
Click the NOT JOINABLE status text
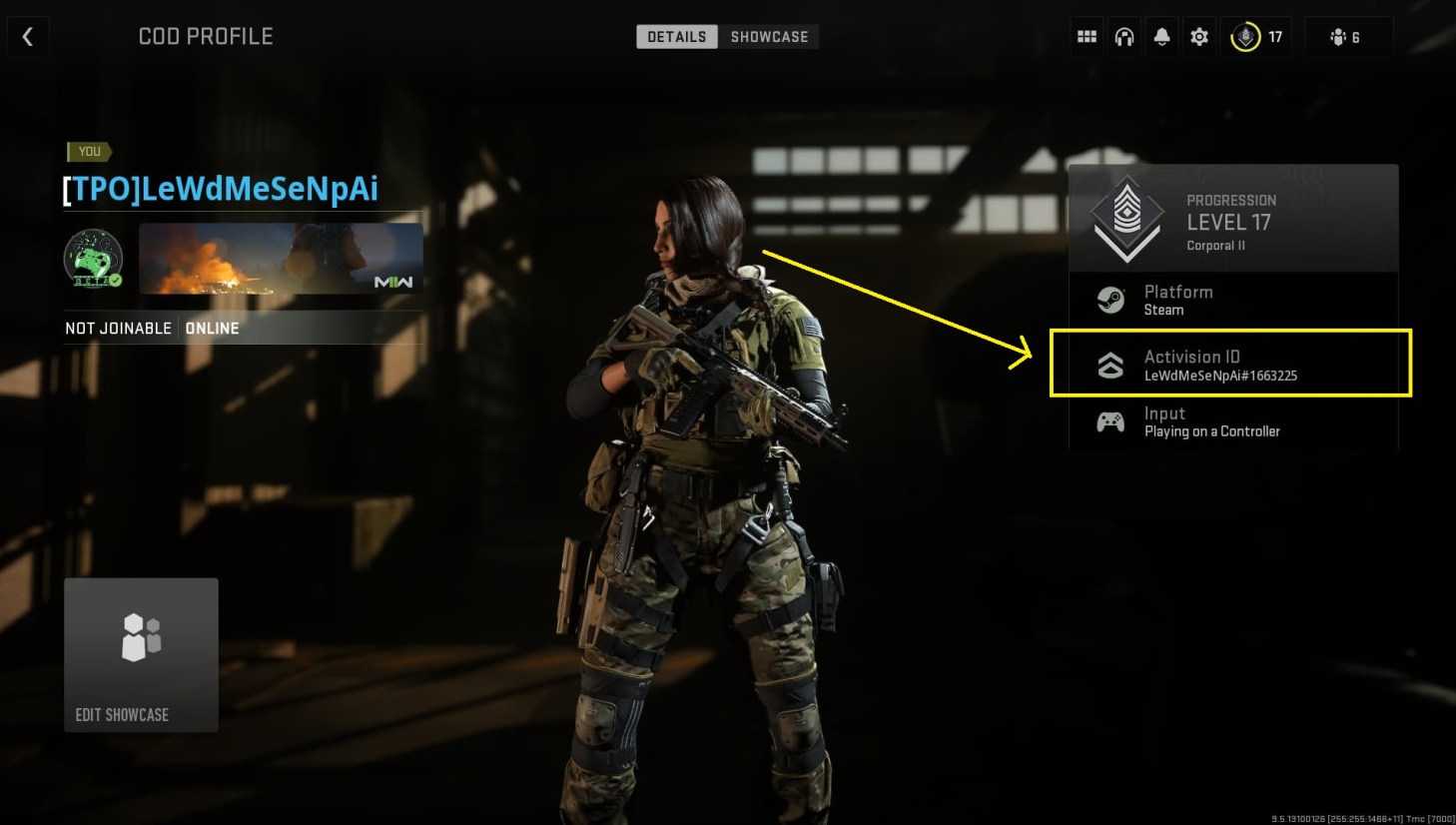119,328
